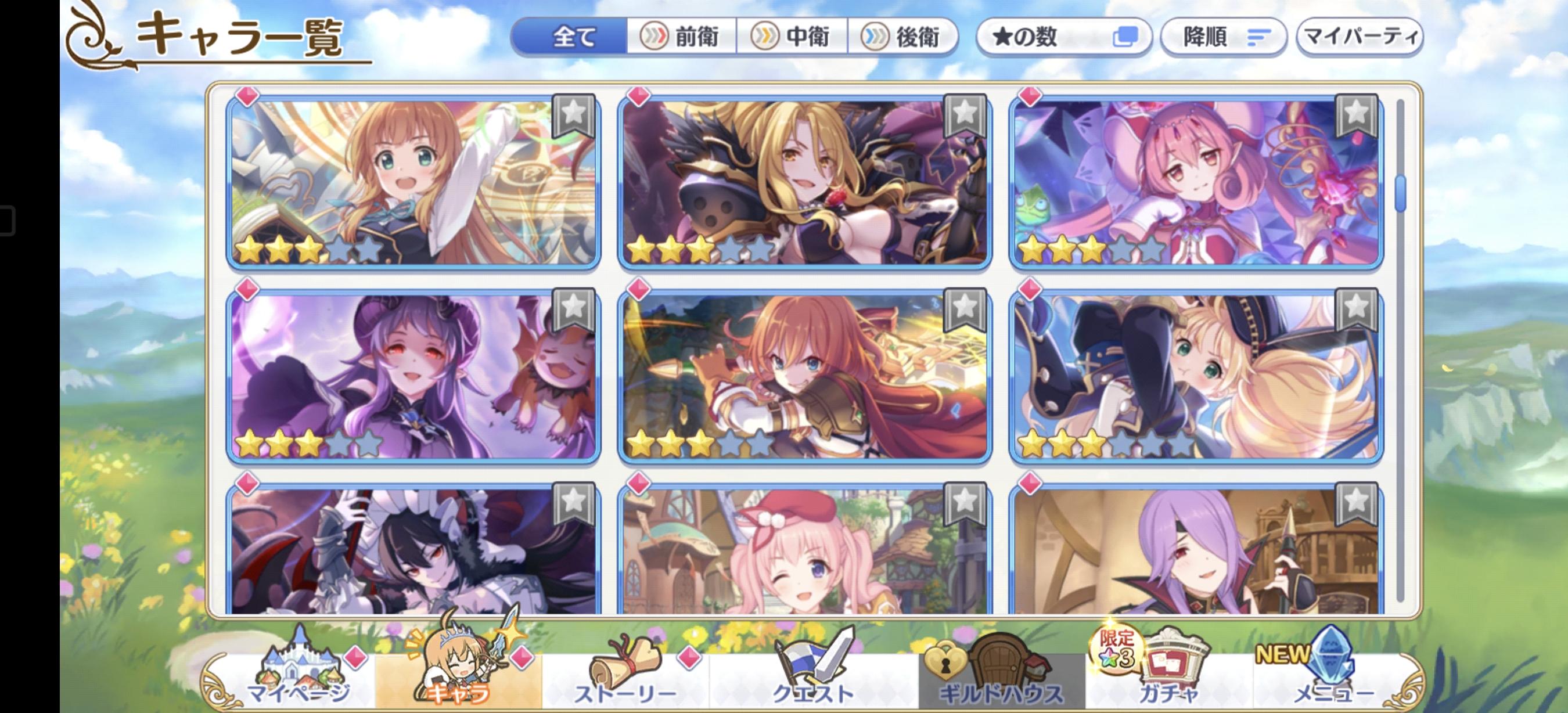Screen dimensions: 1568x713
Task: Switch to the 後衛 rearguard filter tab
Action: (x=902, y=37)
